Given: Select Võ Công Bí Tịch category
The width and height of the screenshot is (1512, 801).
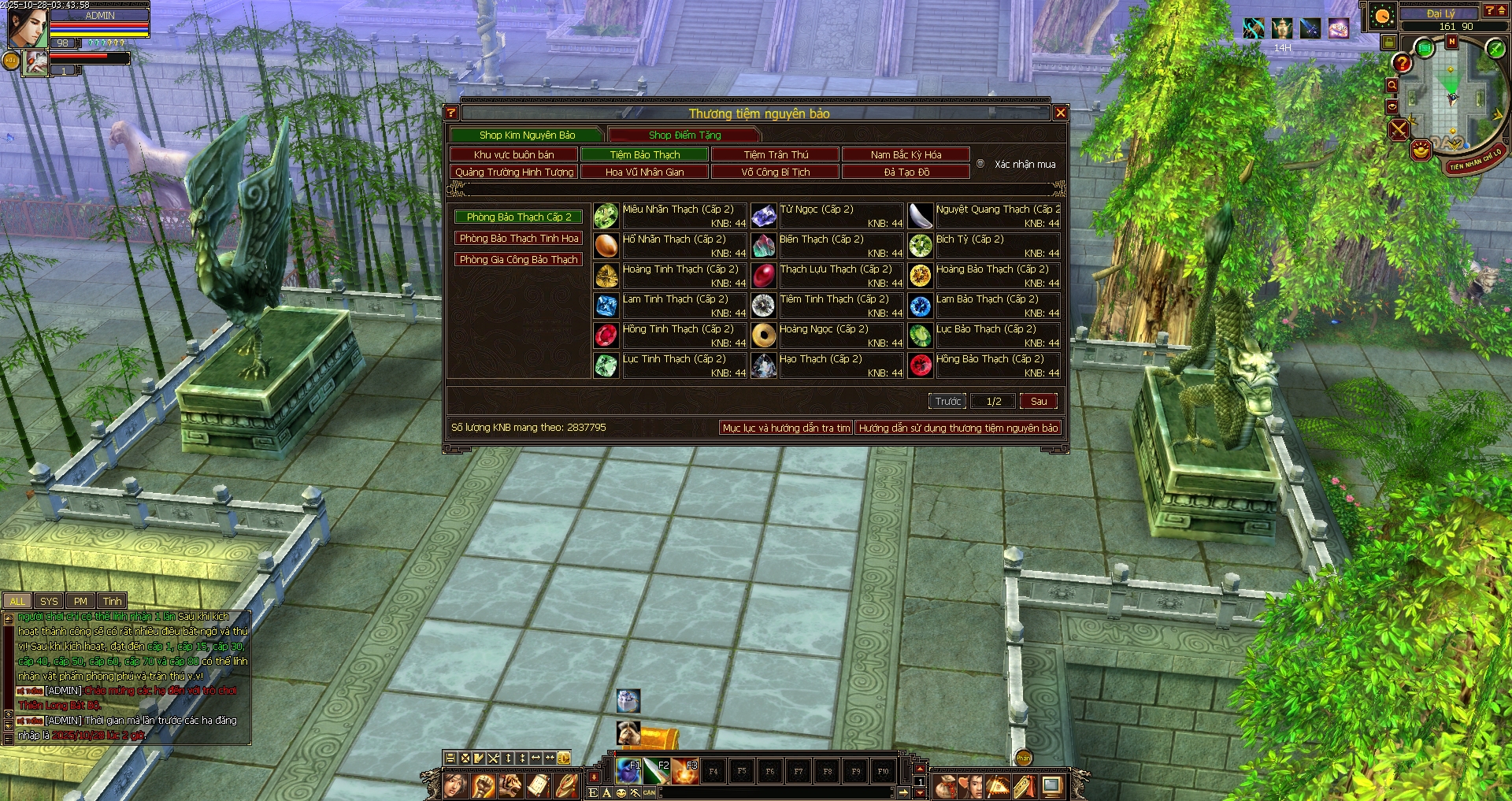Looking at the screenshot, I should [775, 172].
